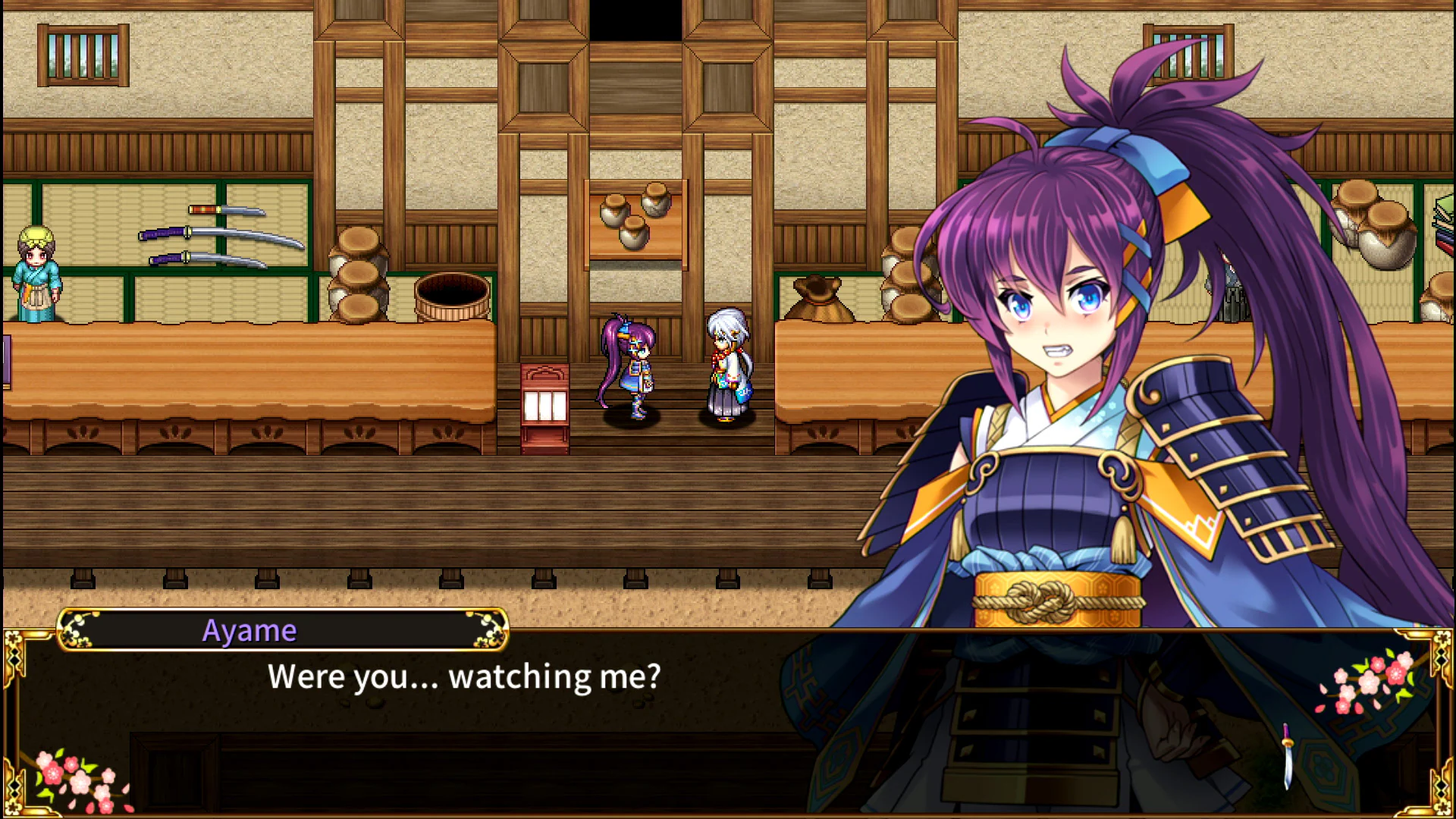
Task: Select the Ayame name plate
Action: (x=250, y=628)
